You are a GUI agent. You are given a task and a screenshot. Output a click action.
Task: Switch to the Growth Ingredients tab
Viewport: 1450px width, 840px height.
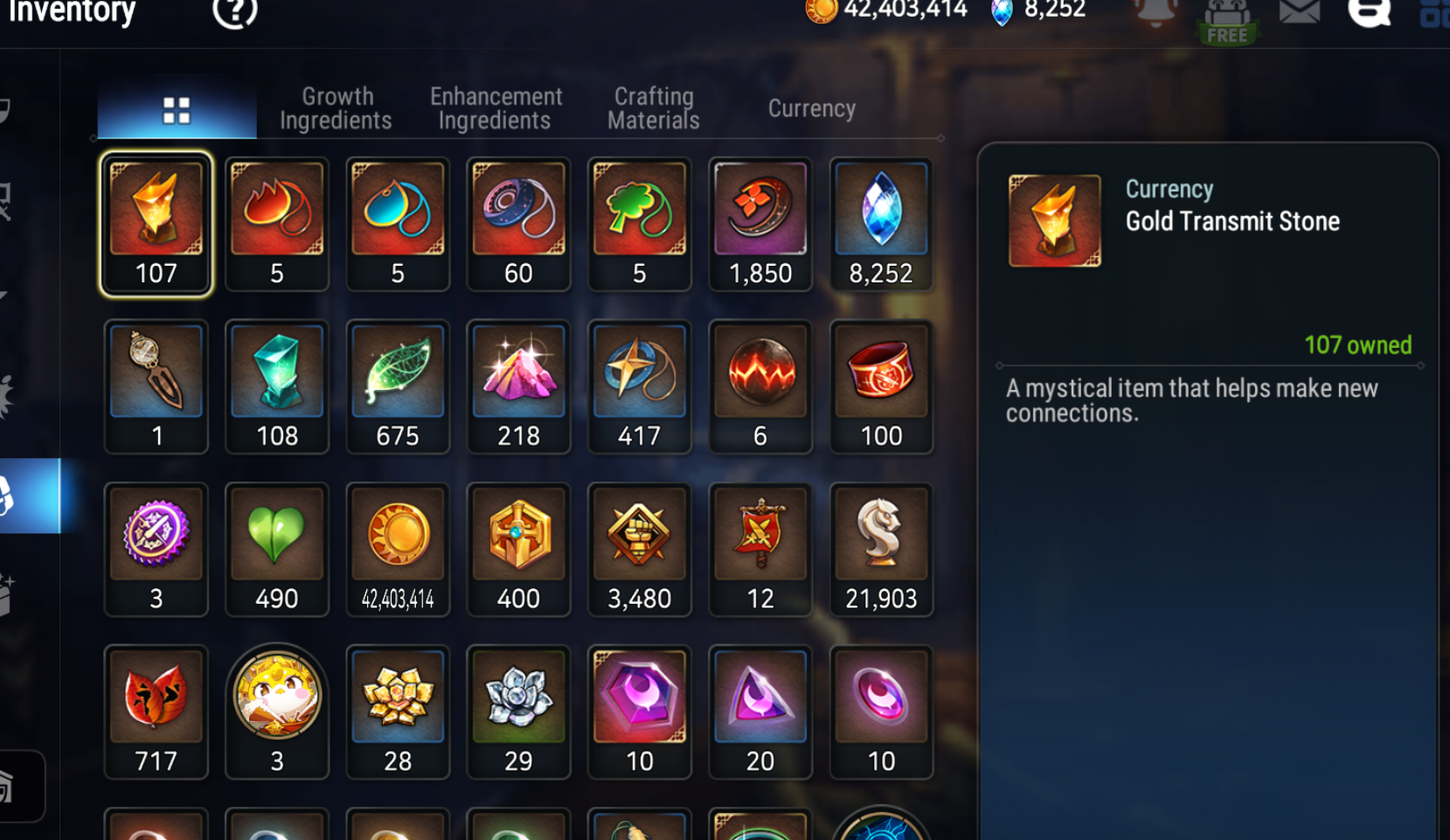(x=336, y=108)
